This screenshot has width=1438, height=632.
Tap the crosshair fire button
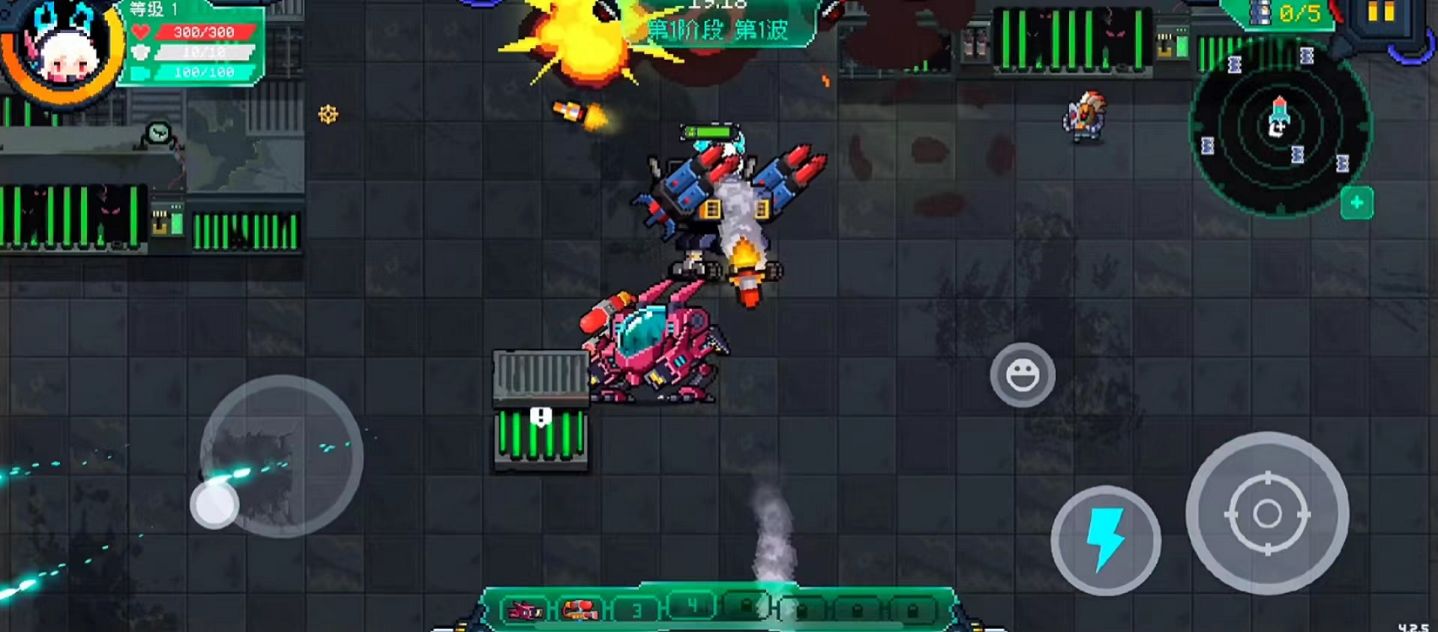tap(1267, 514)
